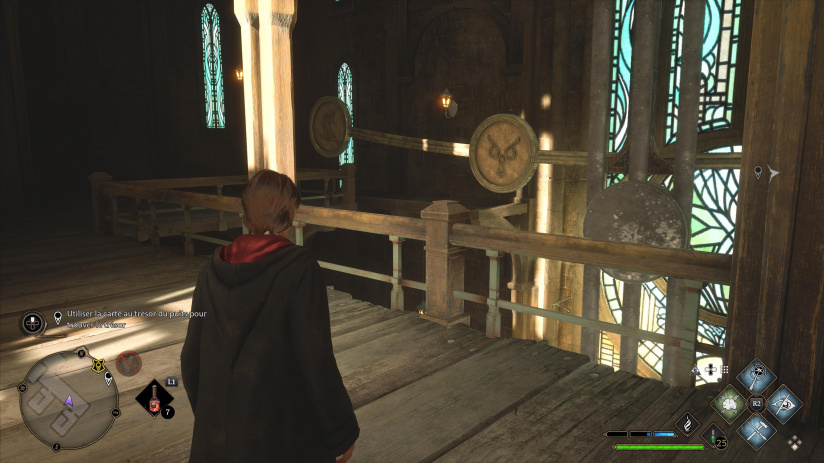
Task: Click the round quest tracker icon
Action: (x=32, y=323)
